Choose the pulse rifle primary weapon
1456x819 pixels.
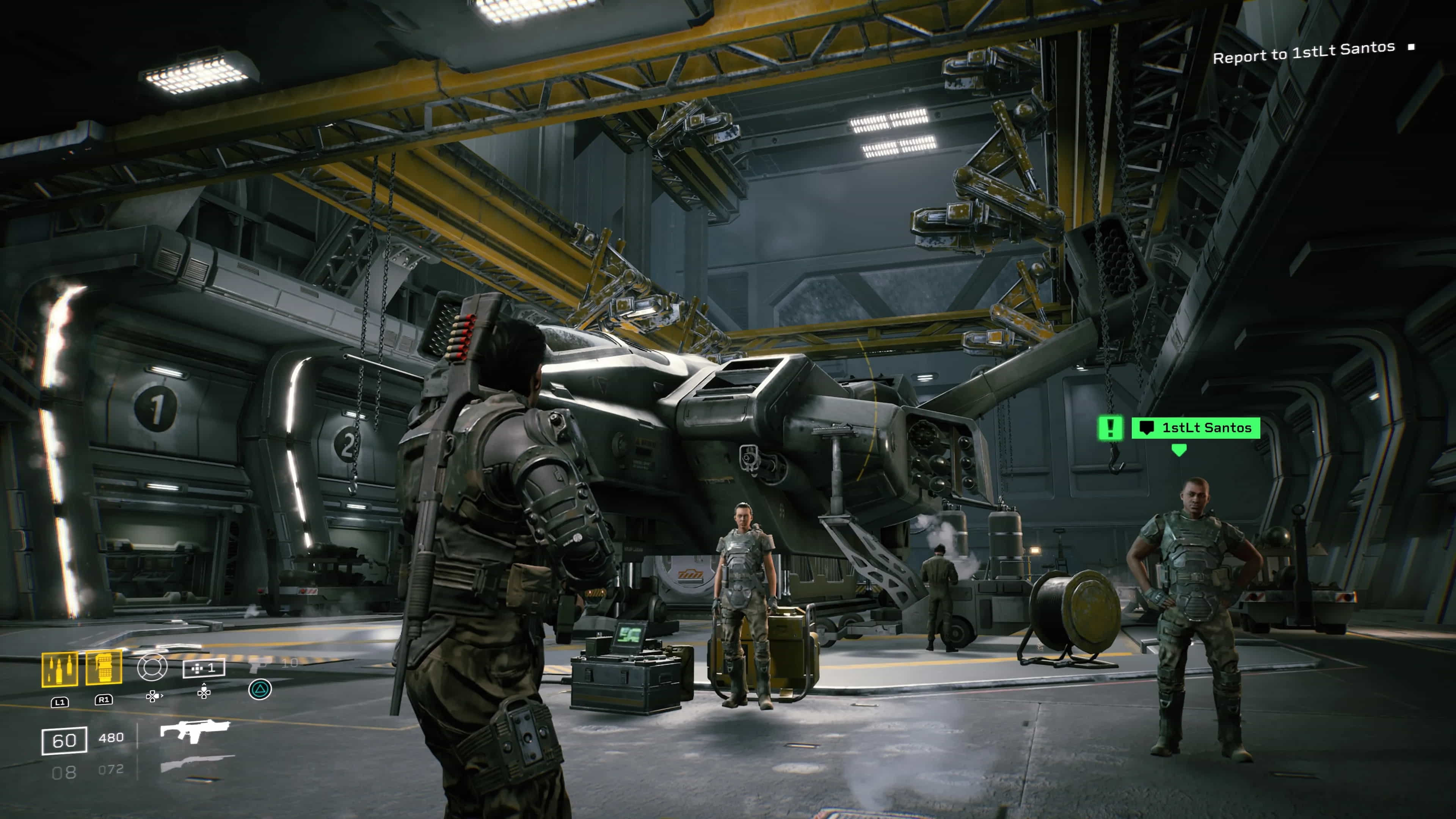(195, 731)
